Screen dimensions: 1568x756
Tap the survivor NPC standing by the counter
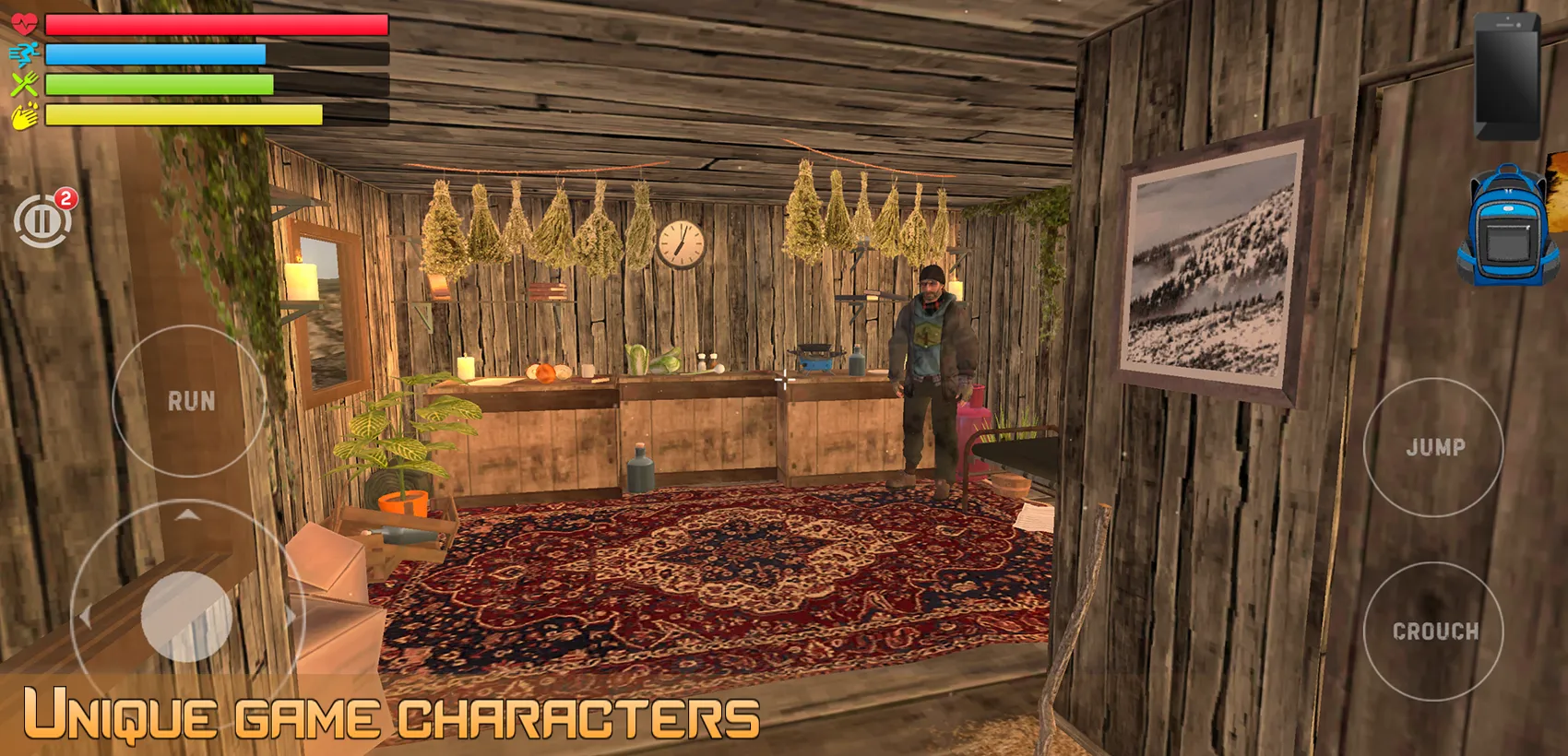pyautogui.click(x=932, y=378)
